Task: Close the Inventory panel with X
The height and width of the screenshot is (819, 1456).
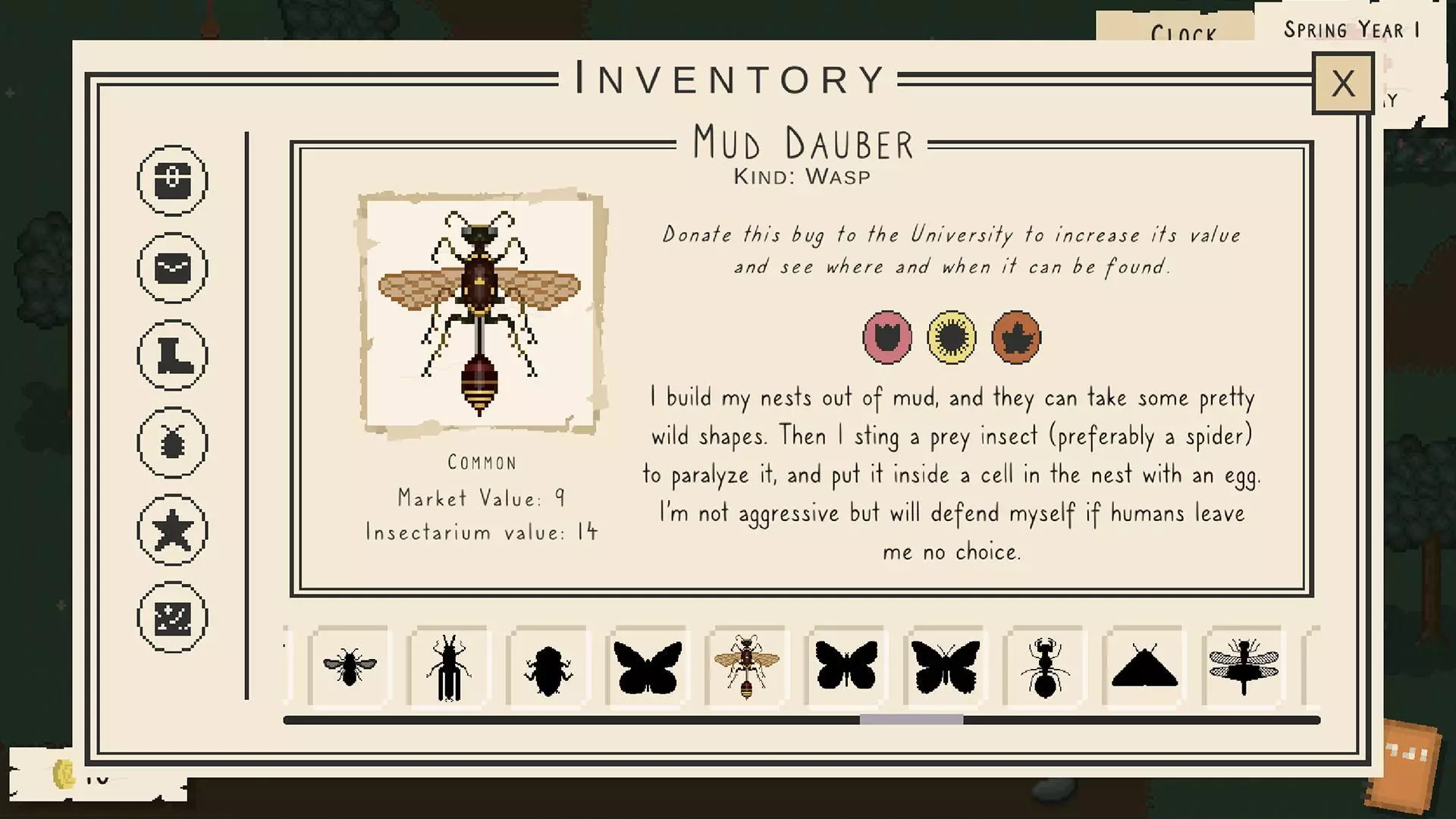Action: coord(1343,83)
